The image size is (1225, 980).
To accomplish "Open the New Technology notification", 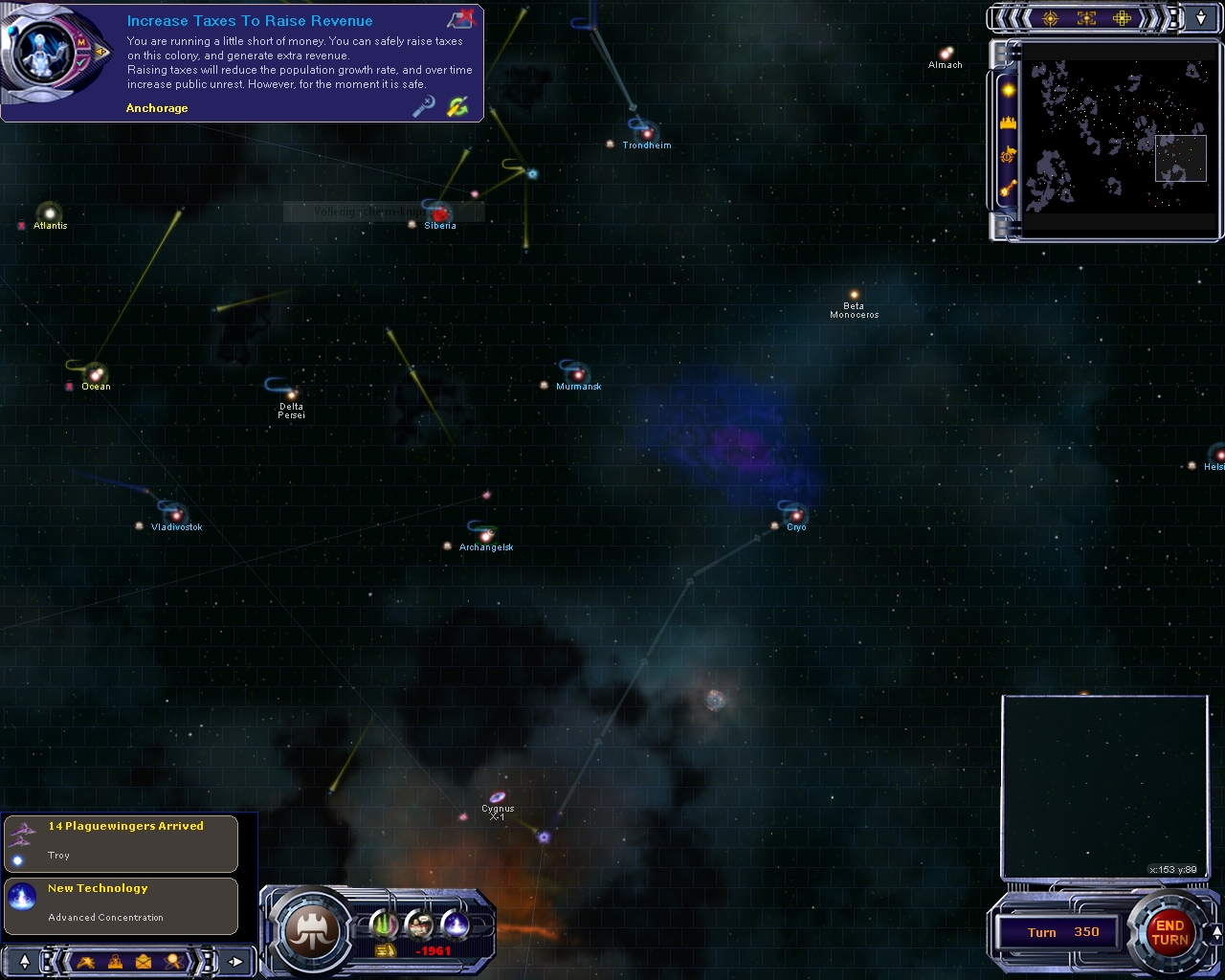I will click(x=121, y=904).
